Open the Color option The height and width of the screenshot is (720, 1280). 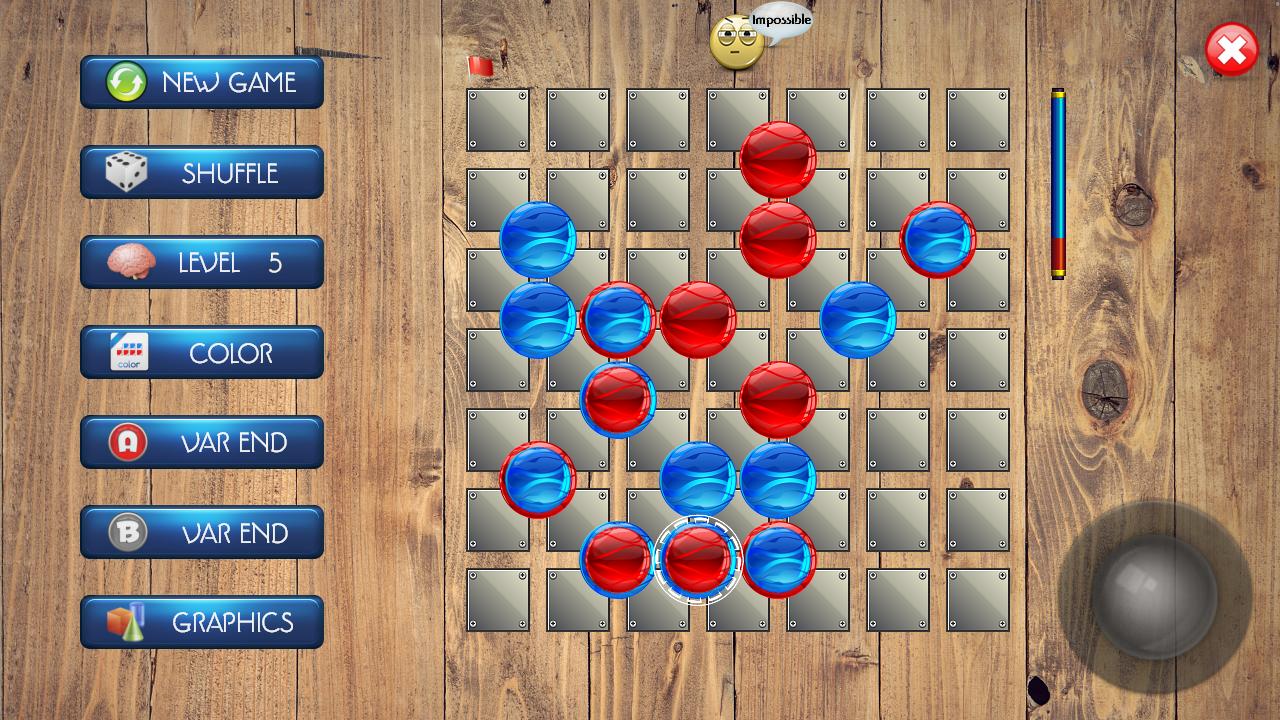point(202,352)
